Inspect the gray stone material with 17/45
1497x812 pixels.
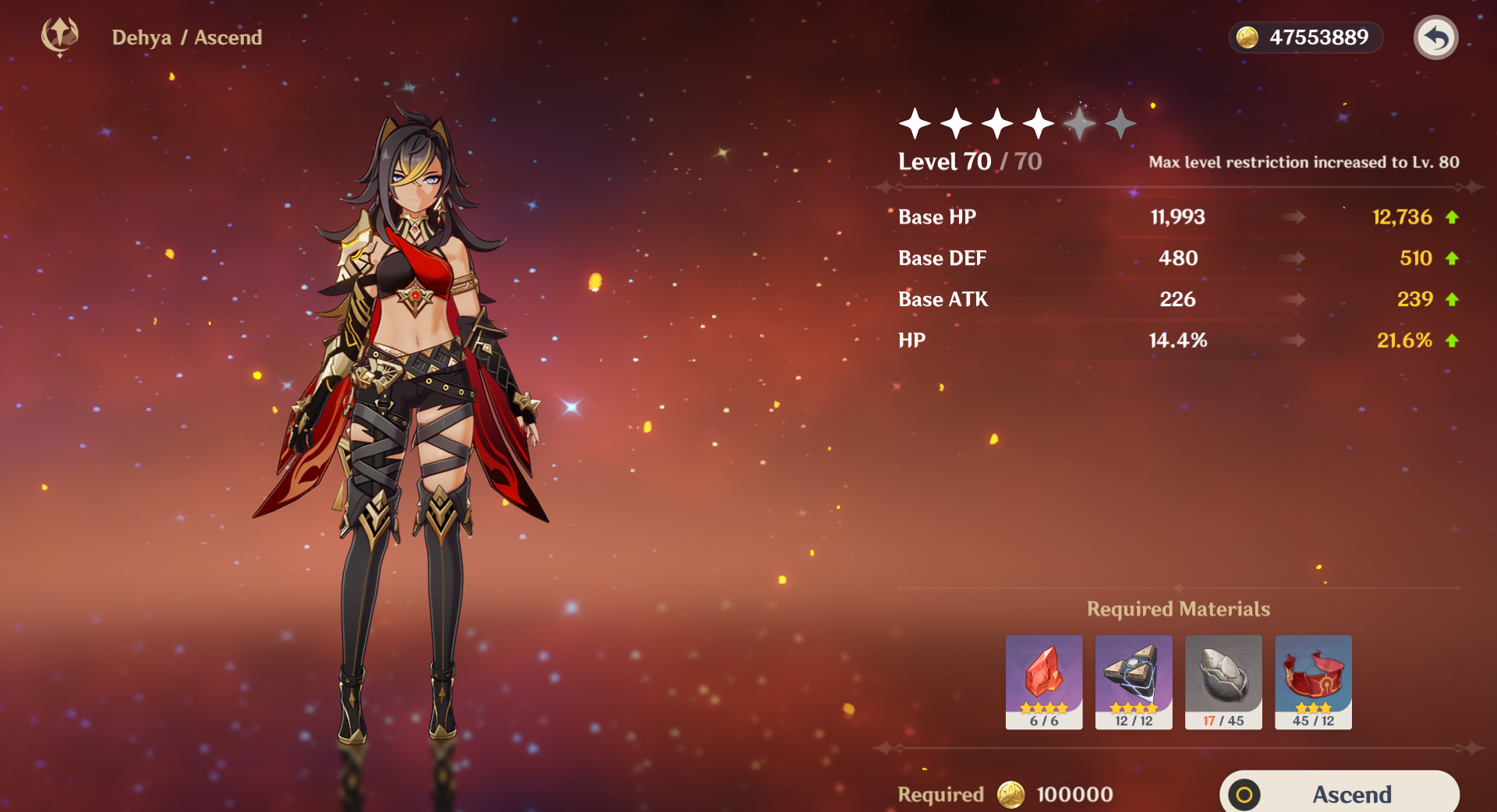pos(1223,681)
